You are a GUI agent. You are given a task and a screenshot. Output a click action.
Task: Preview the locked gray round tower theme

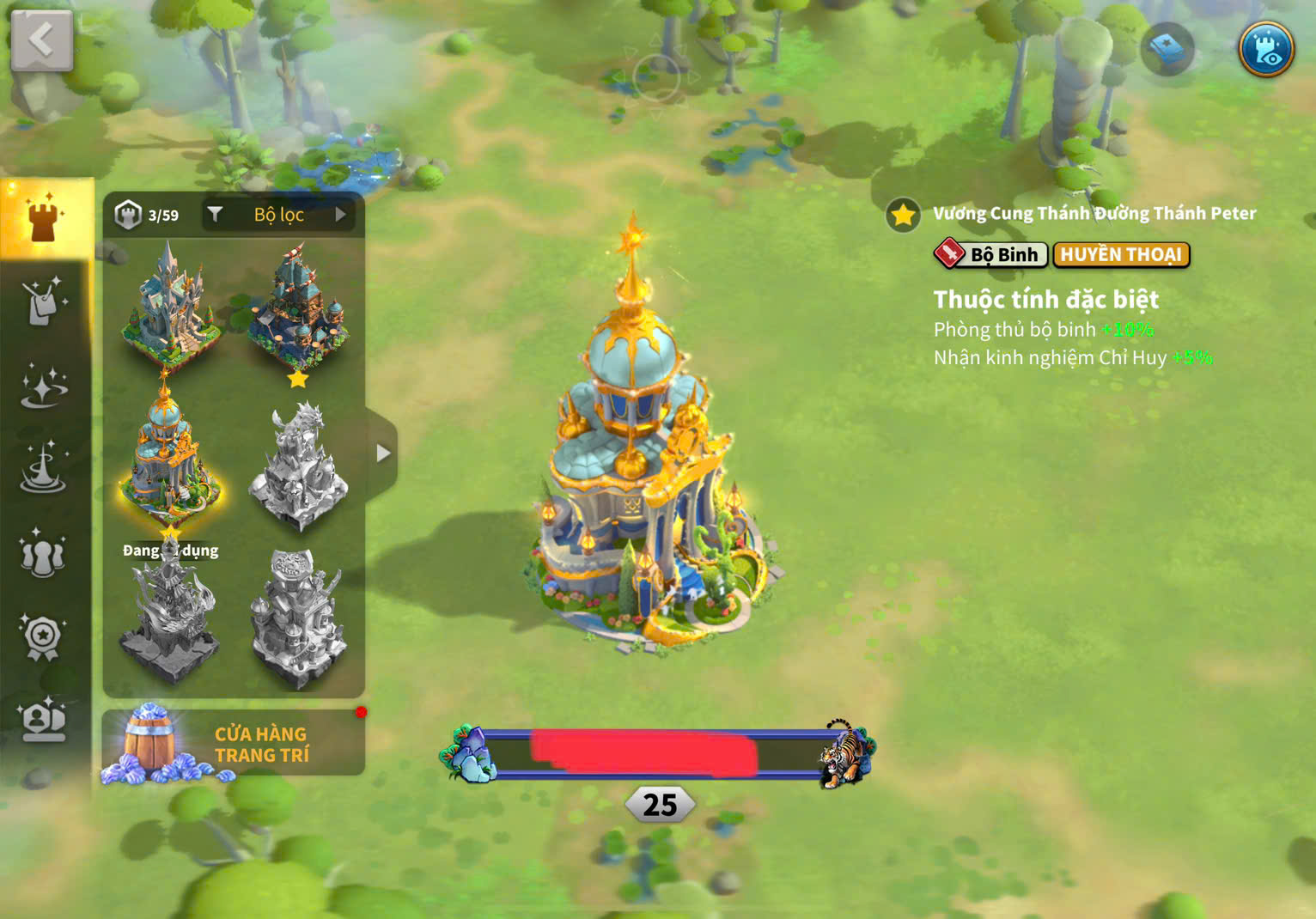click(298, 617)
